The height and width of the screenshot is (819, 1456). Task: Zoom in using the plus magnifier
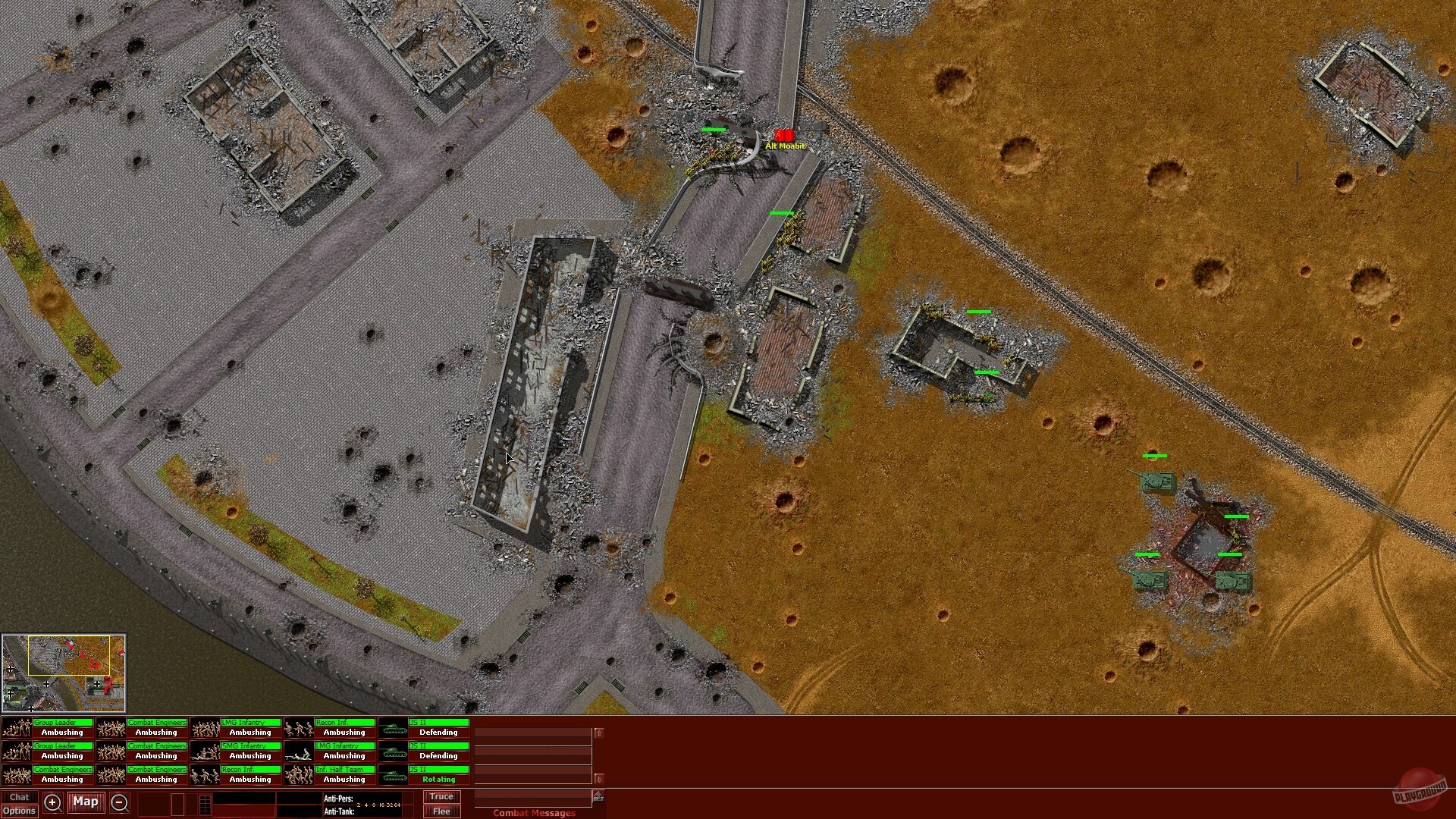52,802
